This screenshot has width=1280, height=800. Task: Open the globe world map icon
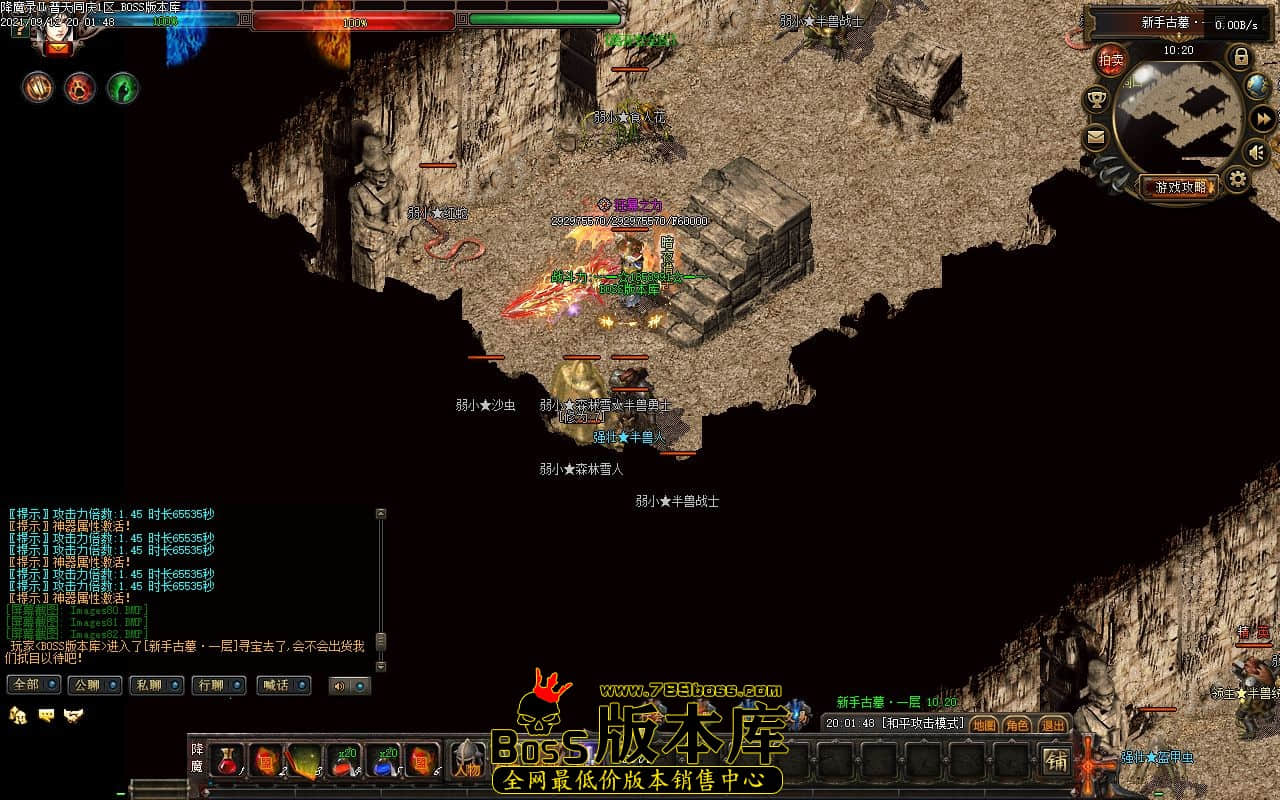click(x=1257, y=86)
